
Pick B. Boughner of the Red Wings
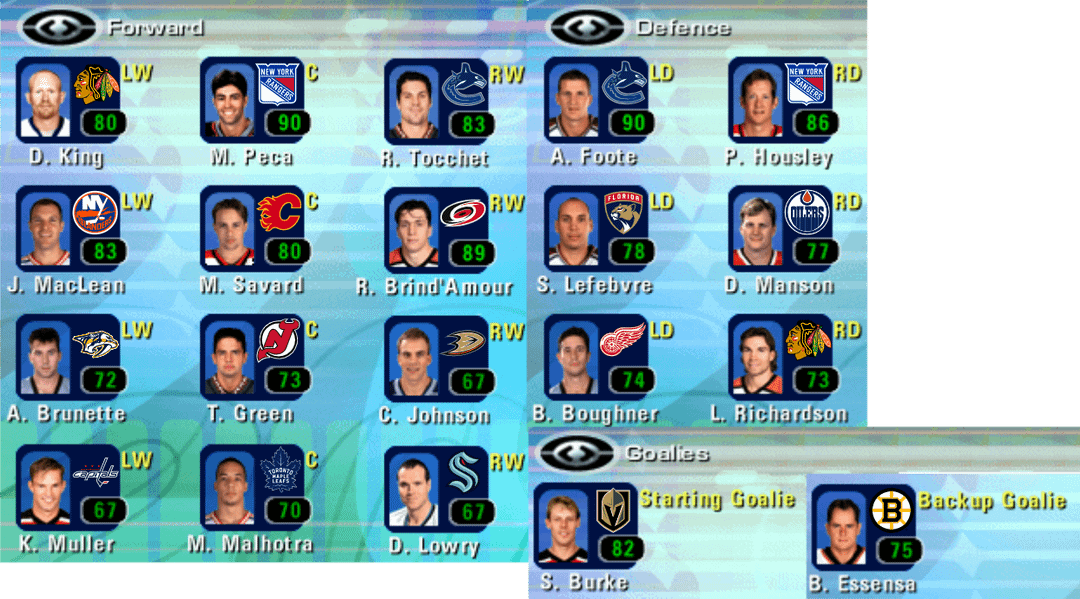click(x=596, y=357)
